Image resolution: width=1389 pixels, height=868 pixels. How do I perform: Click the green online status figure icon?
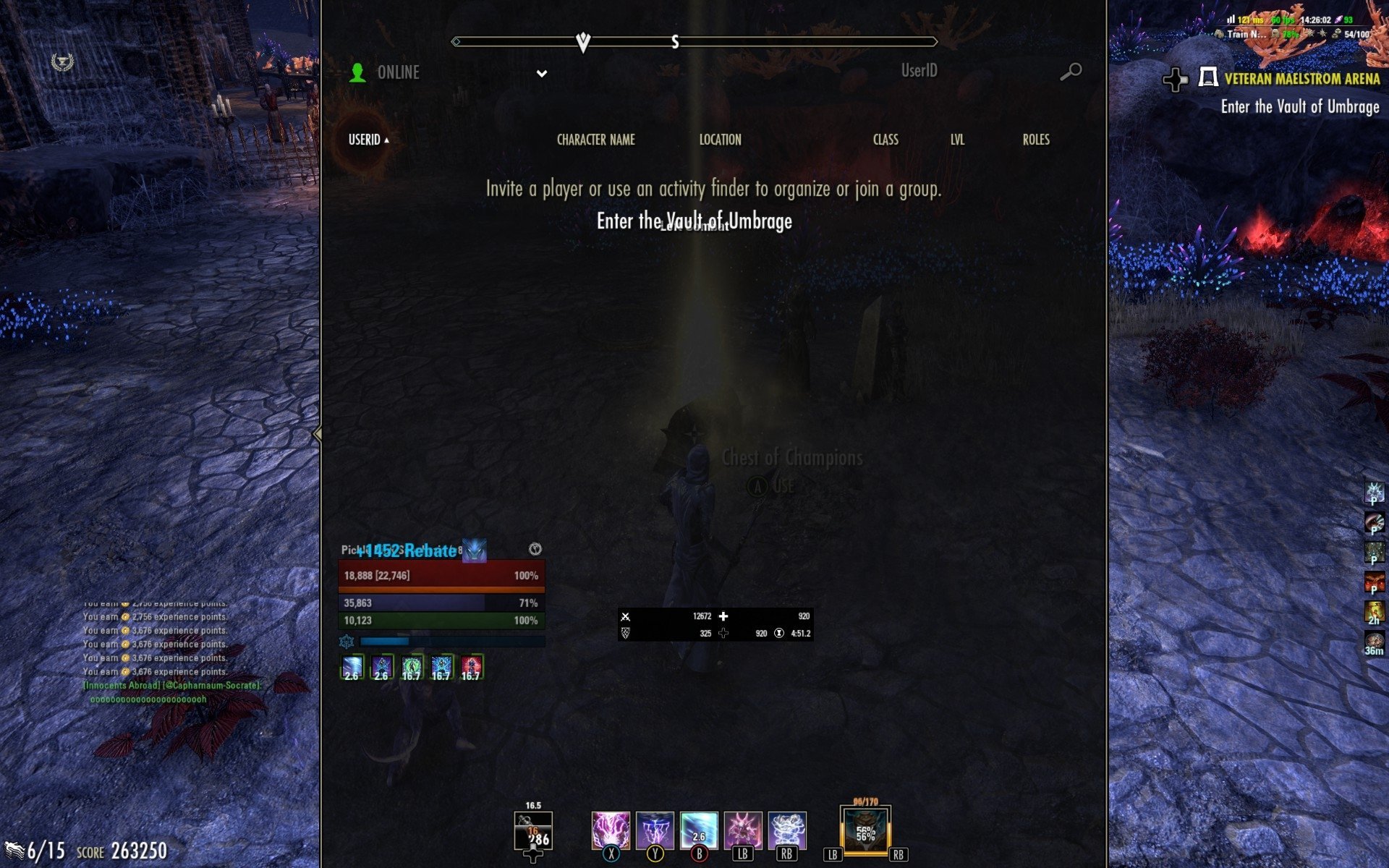[x=357, y=72]
